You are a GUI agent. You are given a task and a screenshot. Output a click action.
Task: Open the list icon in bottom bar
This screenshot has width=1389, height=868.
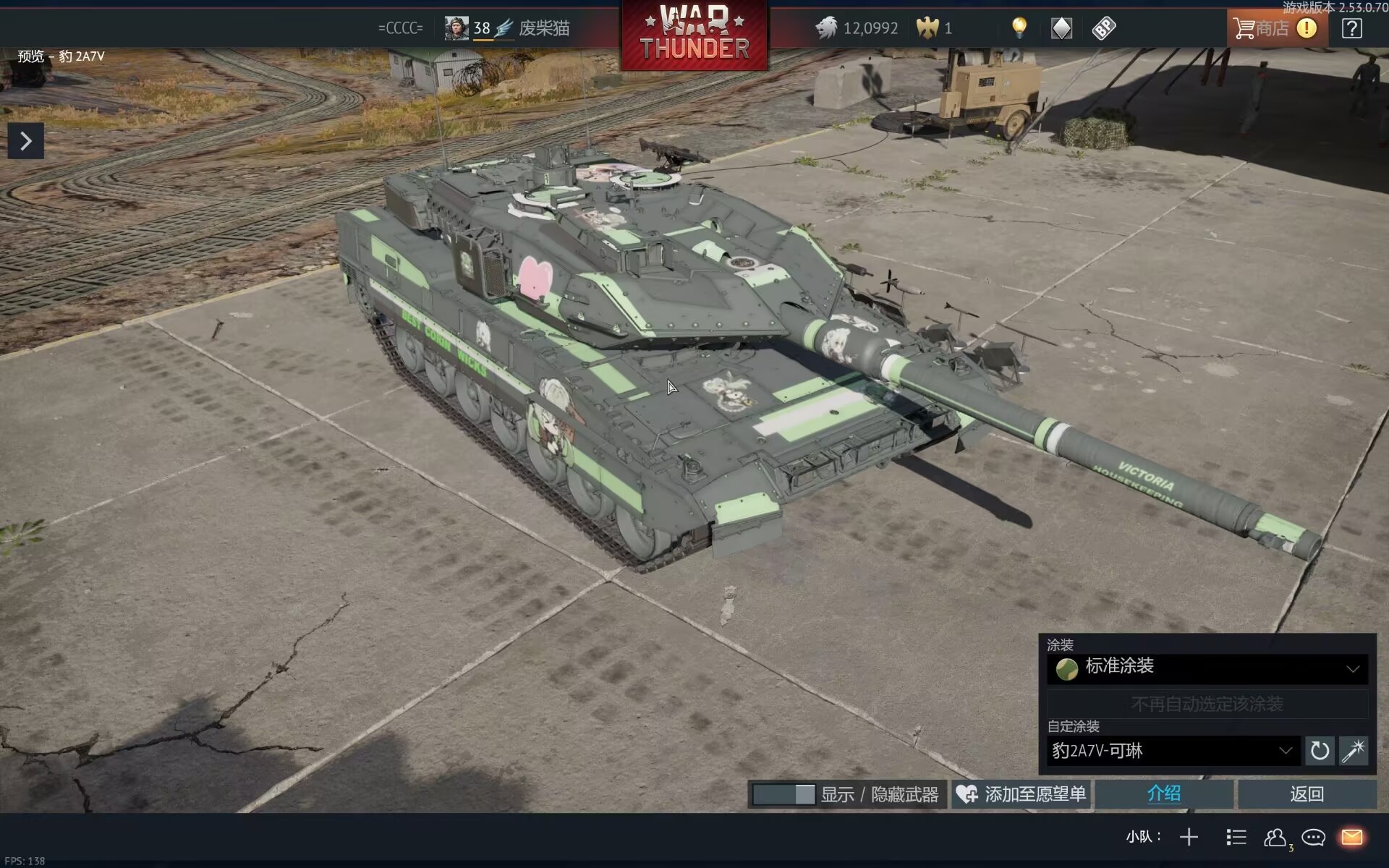pos(1236,838)
